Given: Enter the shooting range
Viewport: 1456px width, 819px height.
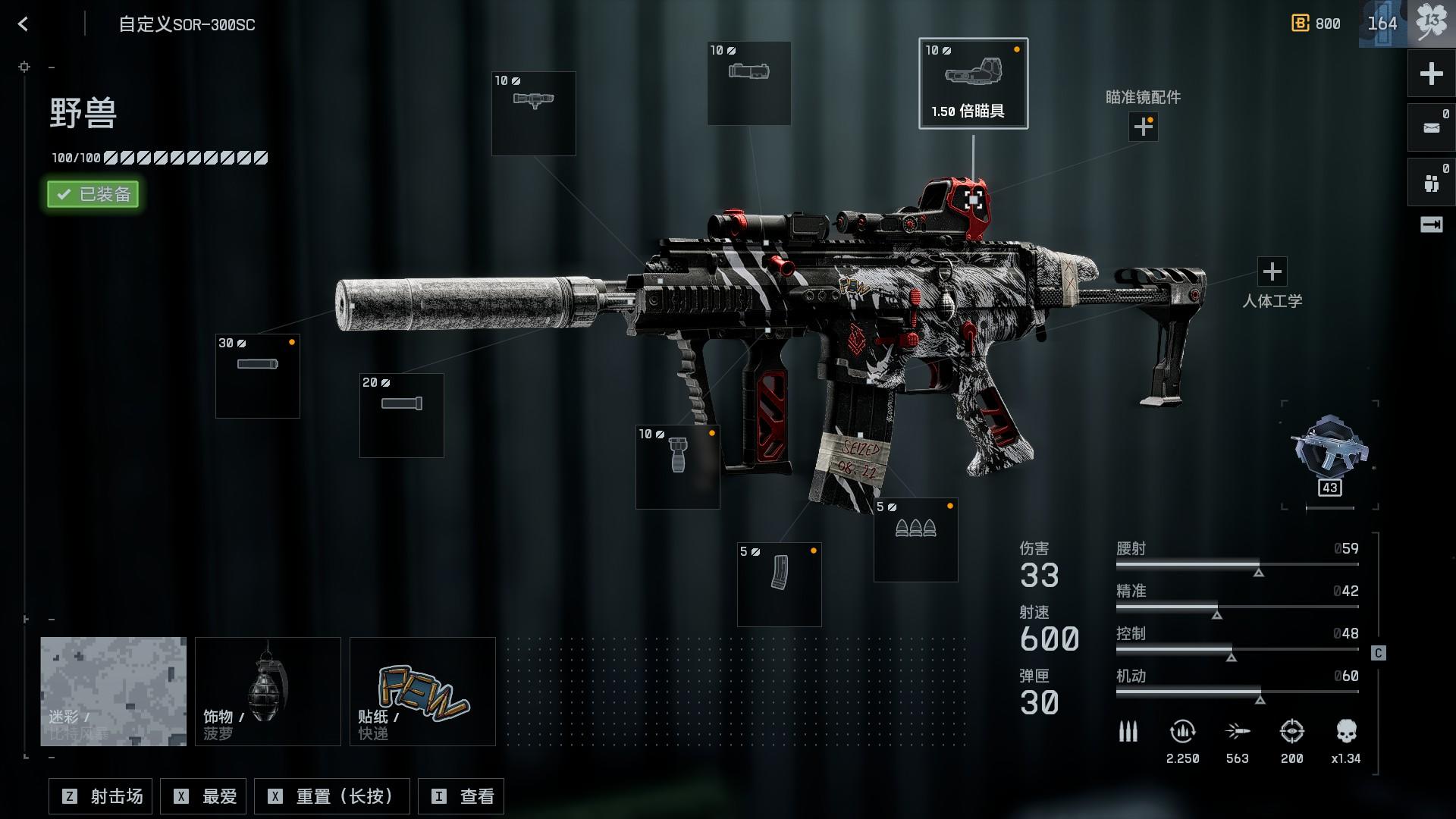Looking at the screenshot, I should click(x=101, y=796).
